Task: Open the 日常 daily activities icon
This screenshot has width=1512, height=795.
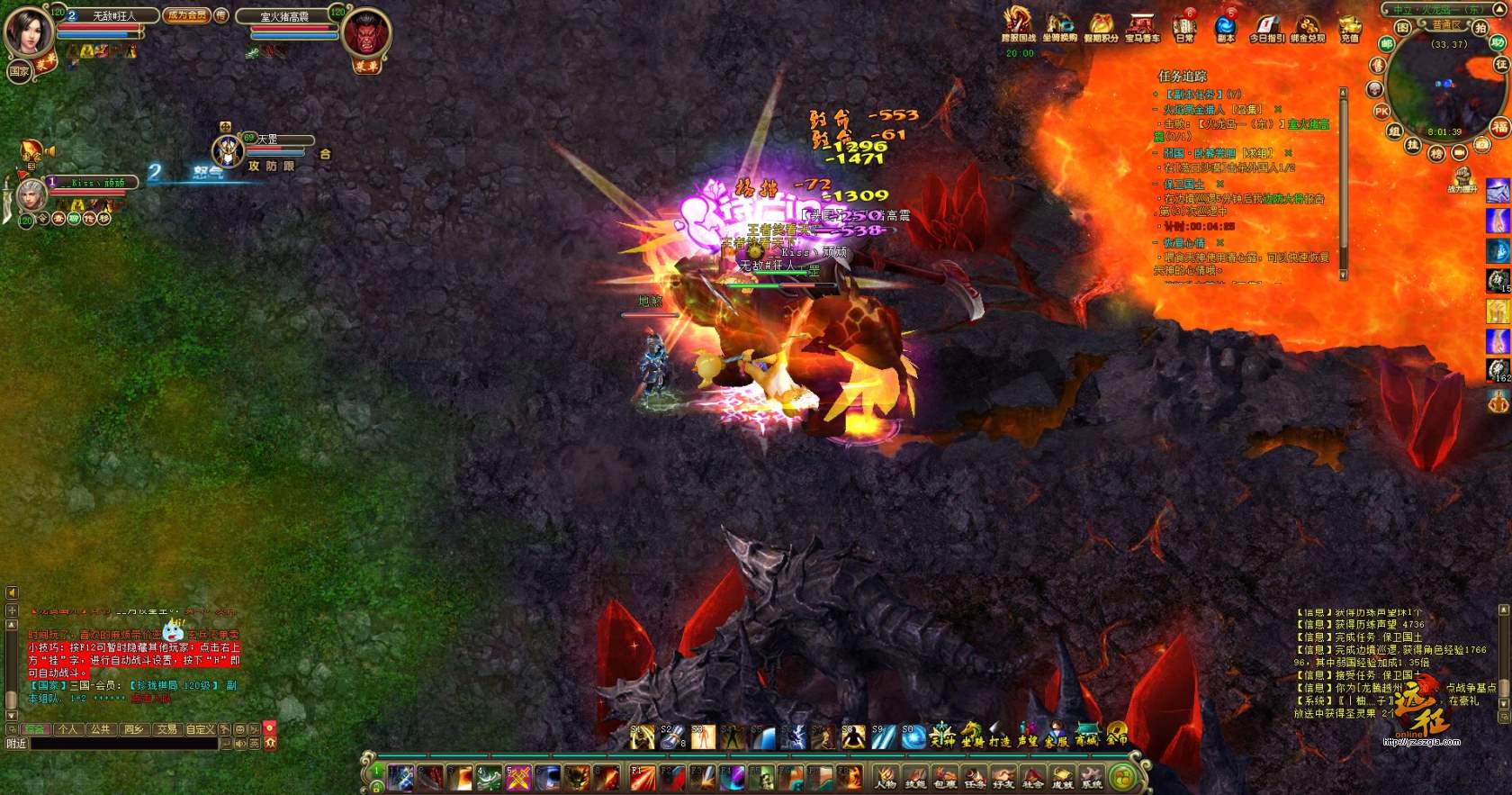Action: [1184, 27]
